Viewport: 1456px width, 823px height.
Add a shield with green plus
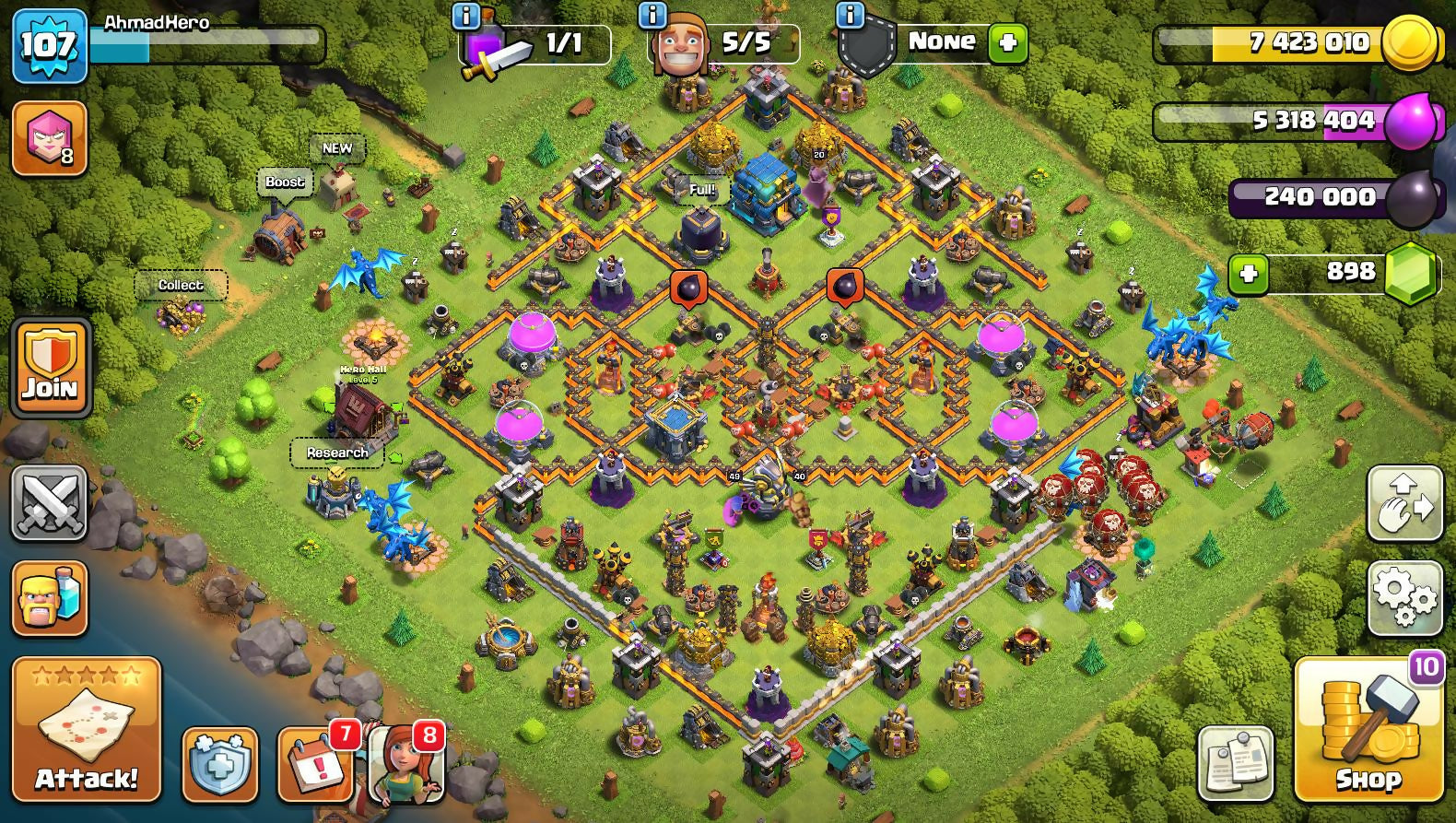(1007, 43)
